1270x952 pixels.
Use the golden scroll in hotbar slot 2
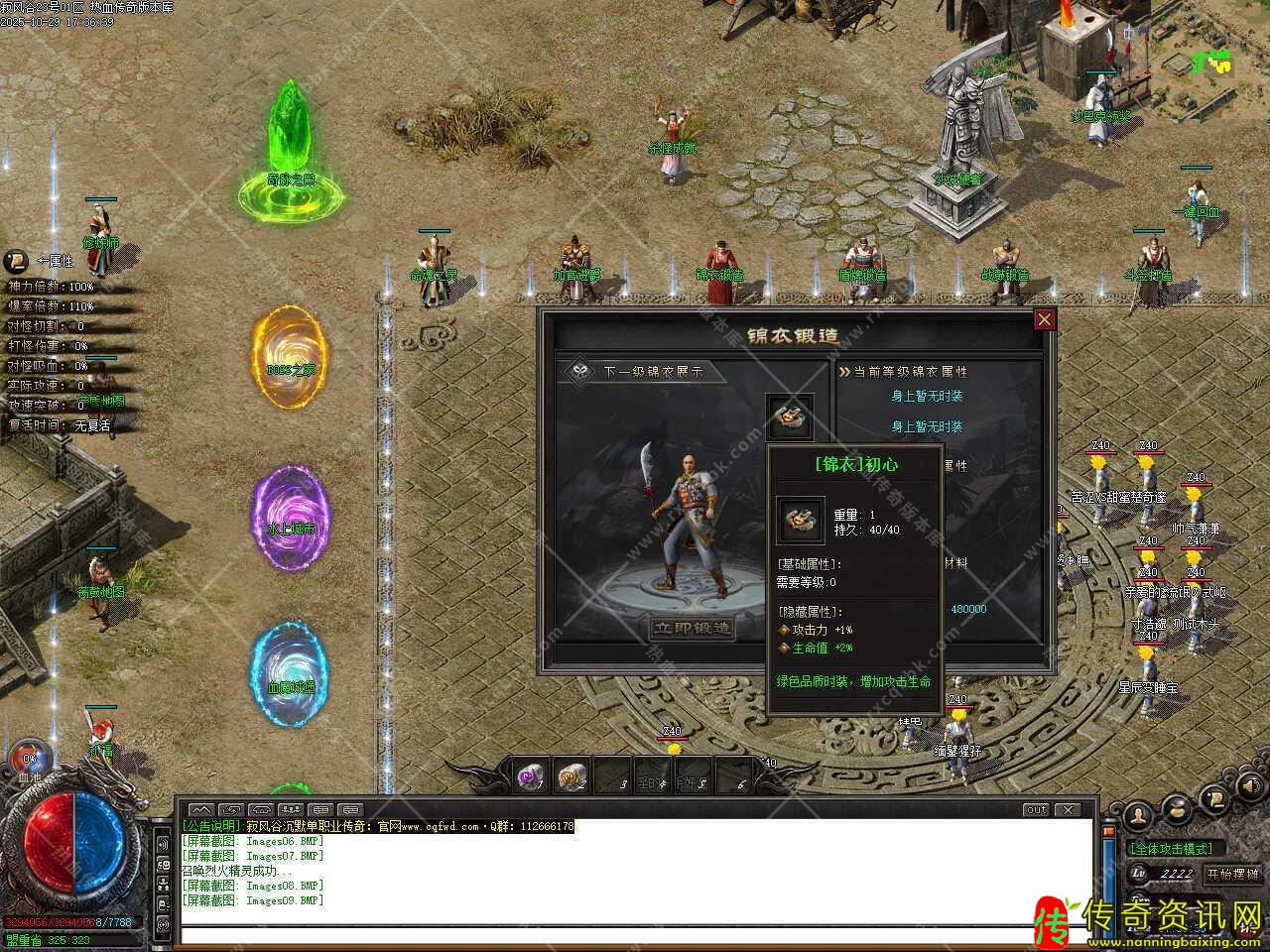click(571, 776)
